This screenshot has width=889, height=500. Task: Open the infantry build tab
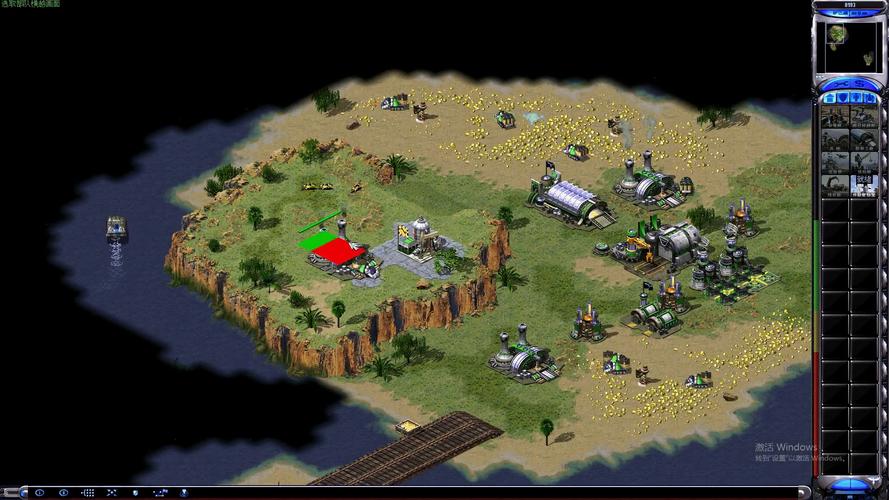(856, 98)
